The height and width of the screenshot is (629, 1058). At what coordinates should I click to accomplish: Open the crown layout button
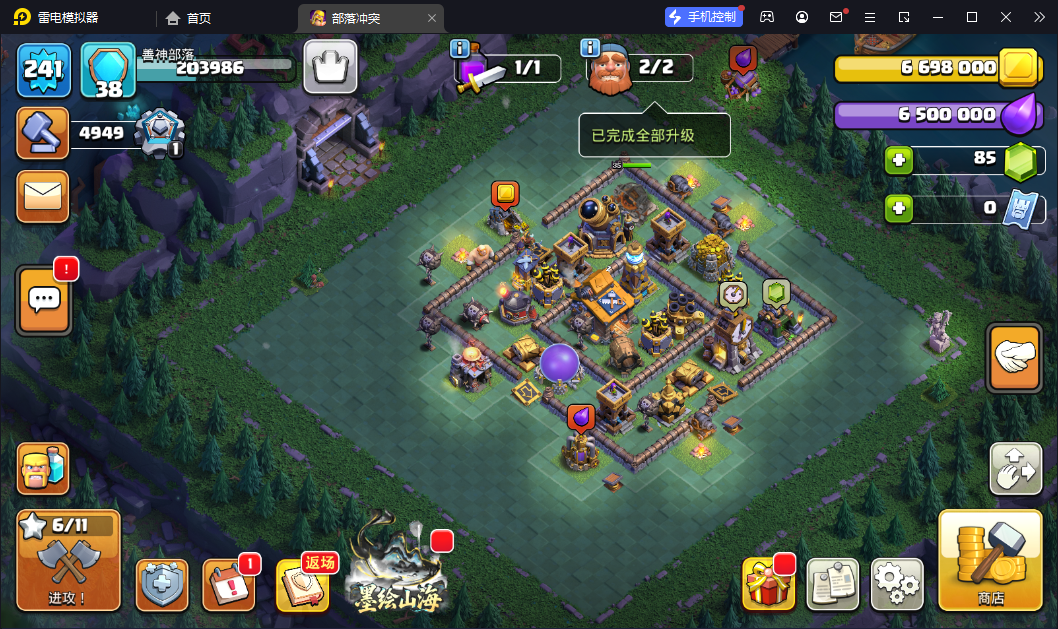pos(330,68)
